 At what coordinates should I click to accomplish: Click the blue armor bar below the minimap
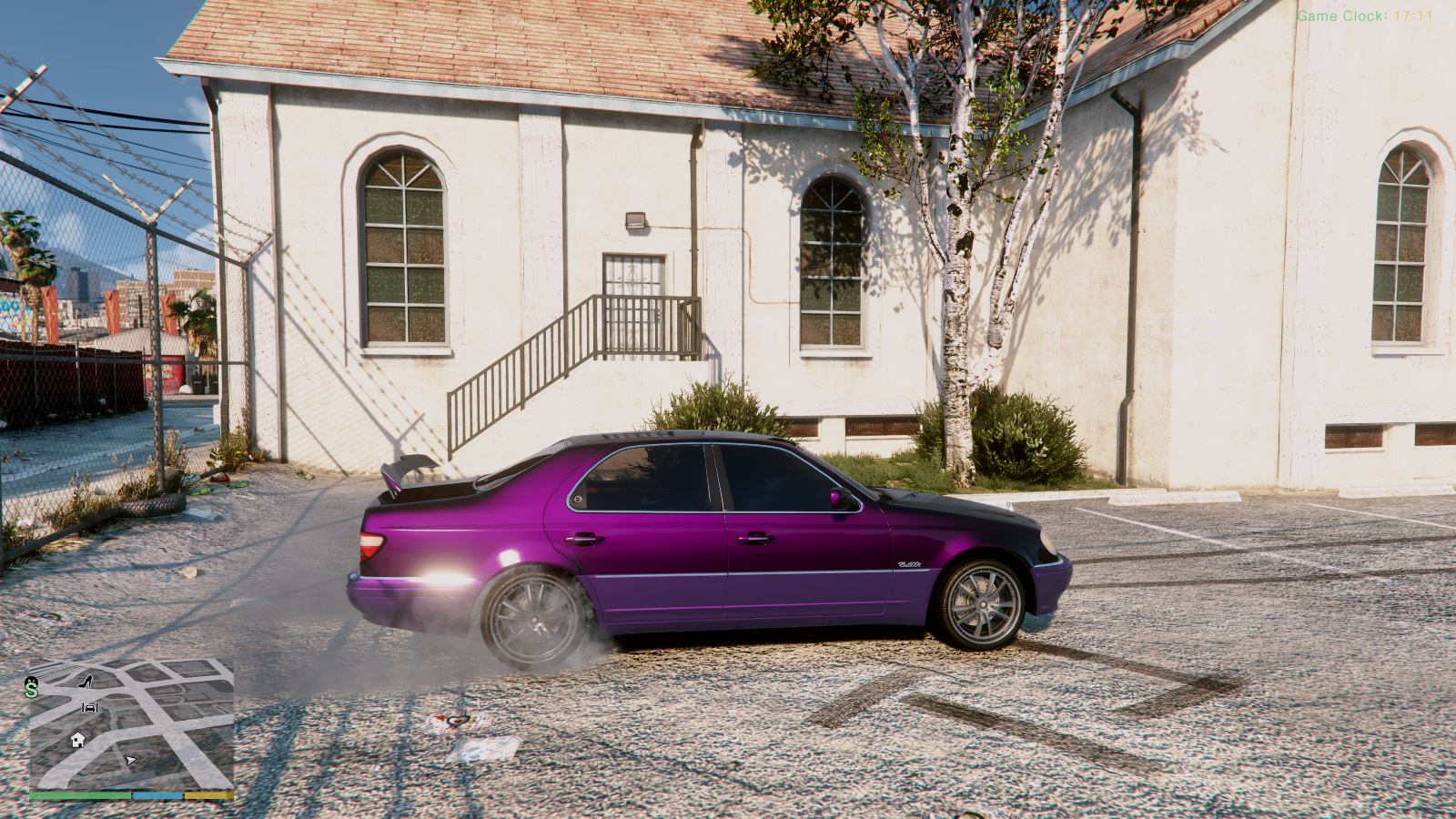(x=157, y=794)
